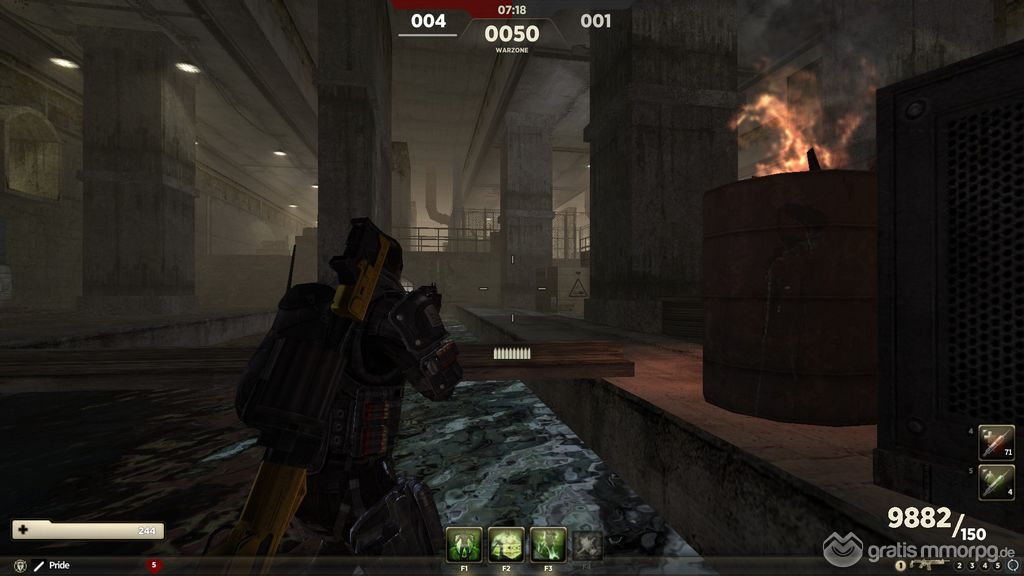Trigger the F3 green ability icon

pyautogui.click(x=548, y=544)
